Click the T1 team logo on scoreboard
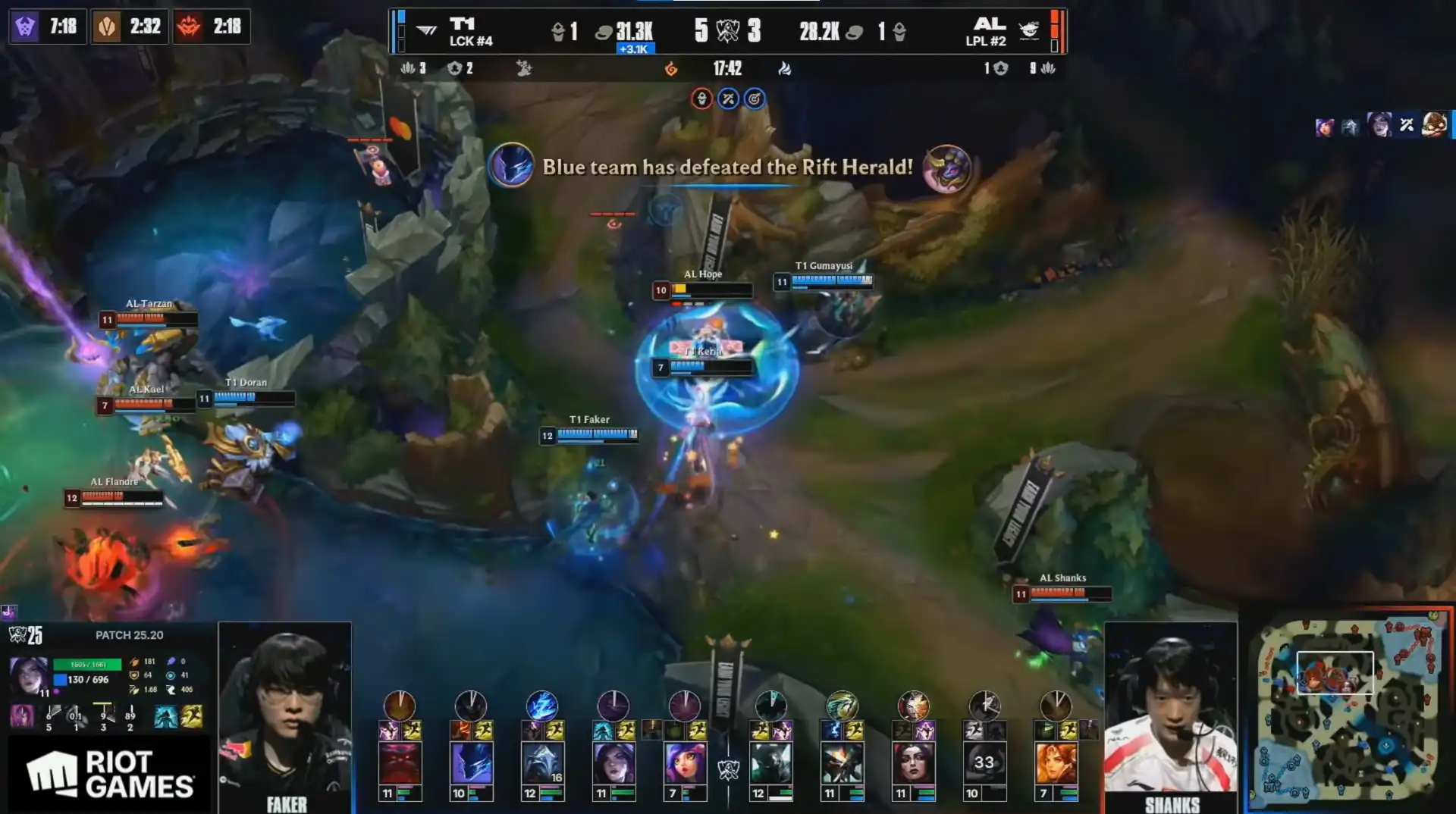 (x=427, y=30)
